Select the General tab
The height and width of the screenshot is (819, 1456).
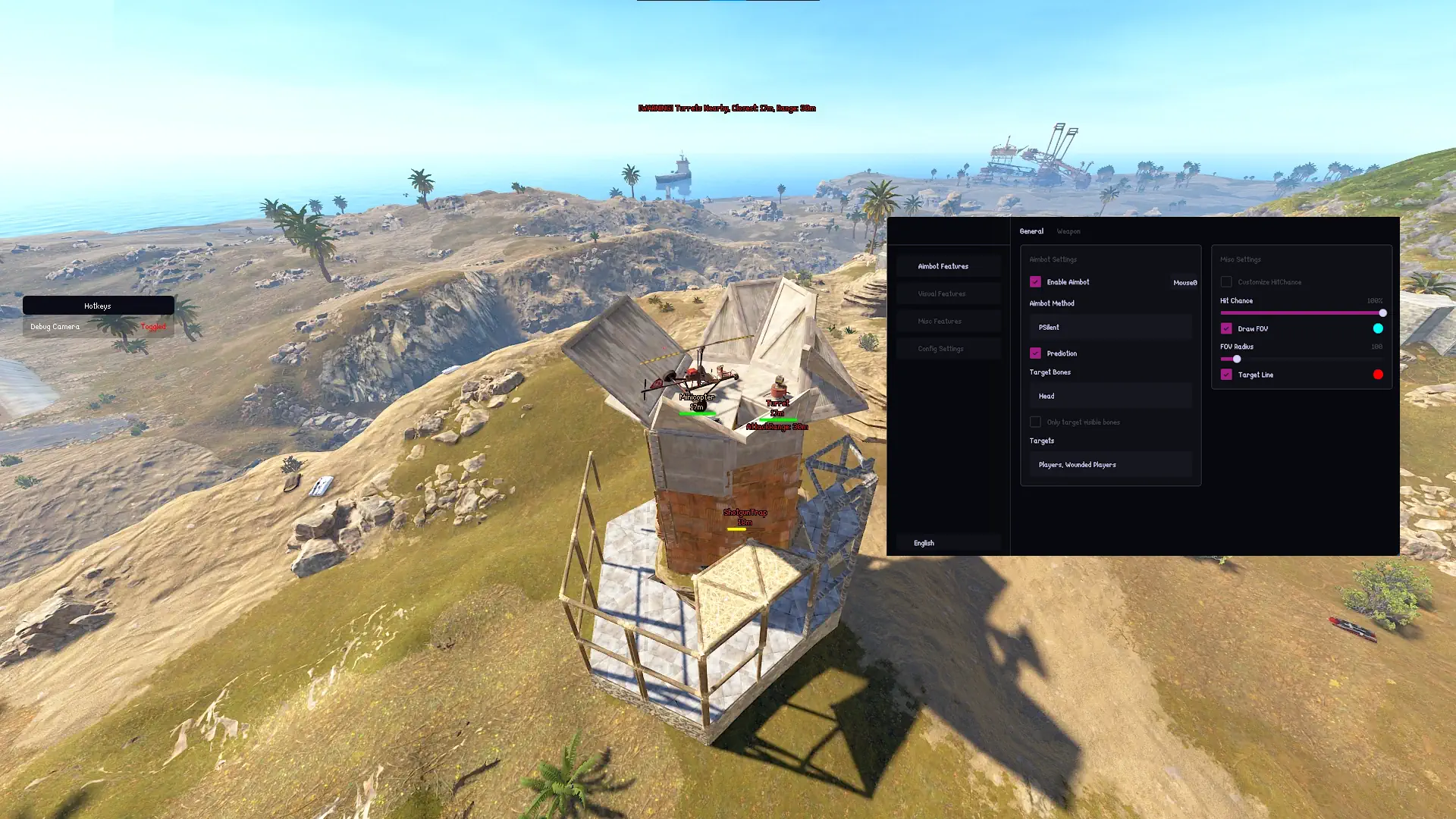(x=1032, y=231)
